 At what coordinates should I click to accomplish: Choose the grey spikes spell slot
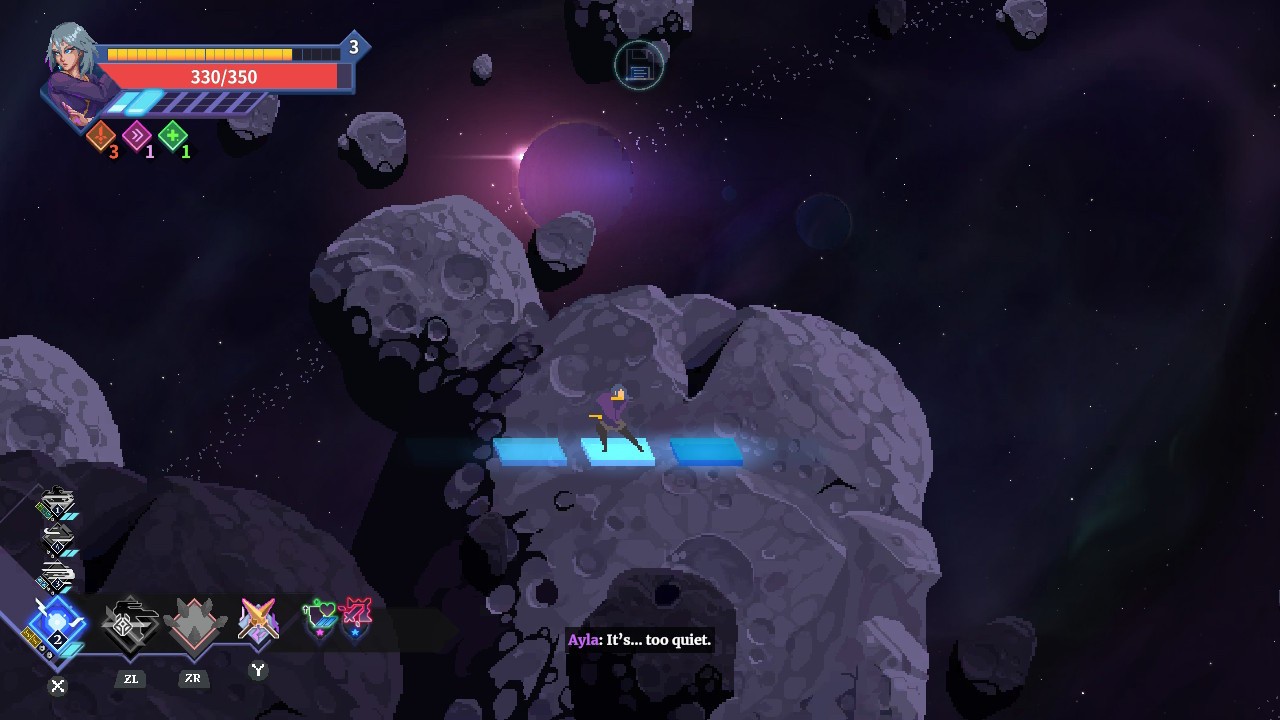click(193, 622)
